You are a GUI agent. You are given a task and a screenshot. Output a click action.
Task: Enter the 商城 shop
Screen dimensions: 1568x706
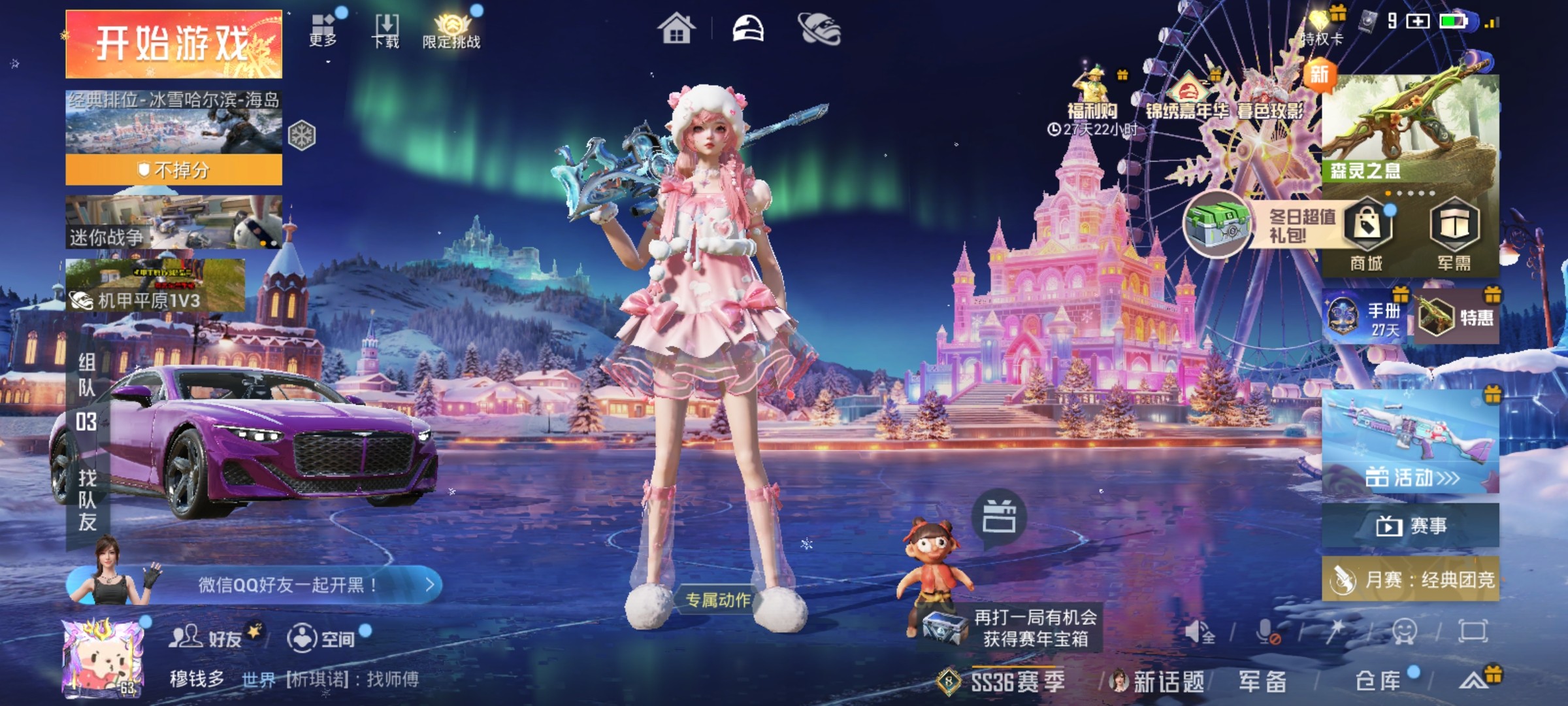[x=1367, y=235]
